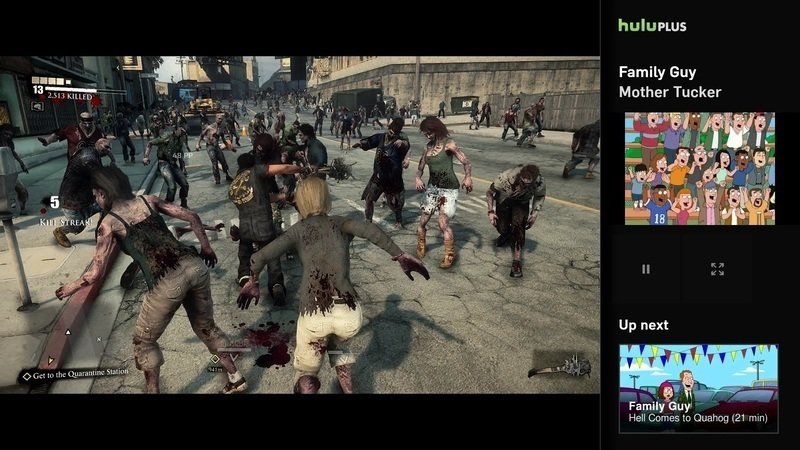Screen dimensions: 800x450
Task: Pause the Family Guy video
Action: [646, 269]
